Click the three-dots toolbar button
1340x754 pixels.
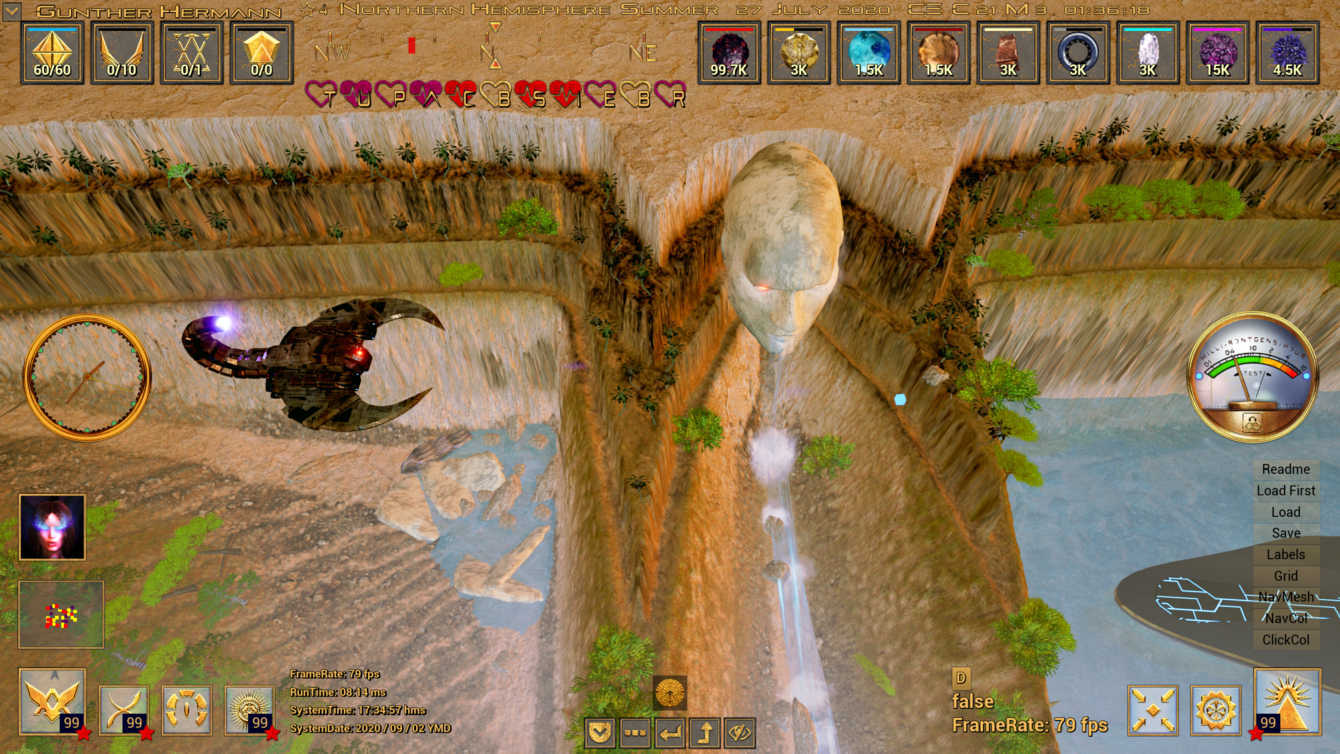(635, 733)
